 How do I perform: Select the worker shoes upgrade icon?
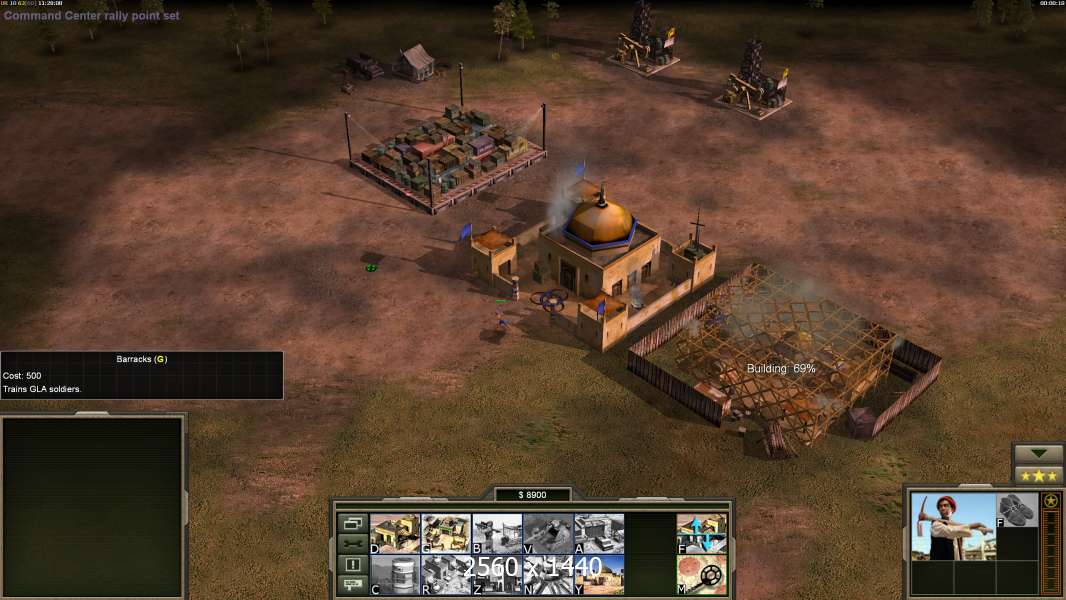point(1018,510)
